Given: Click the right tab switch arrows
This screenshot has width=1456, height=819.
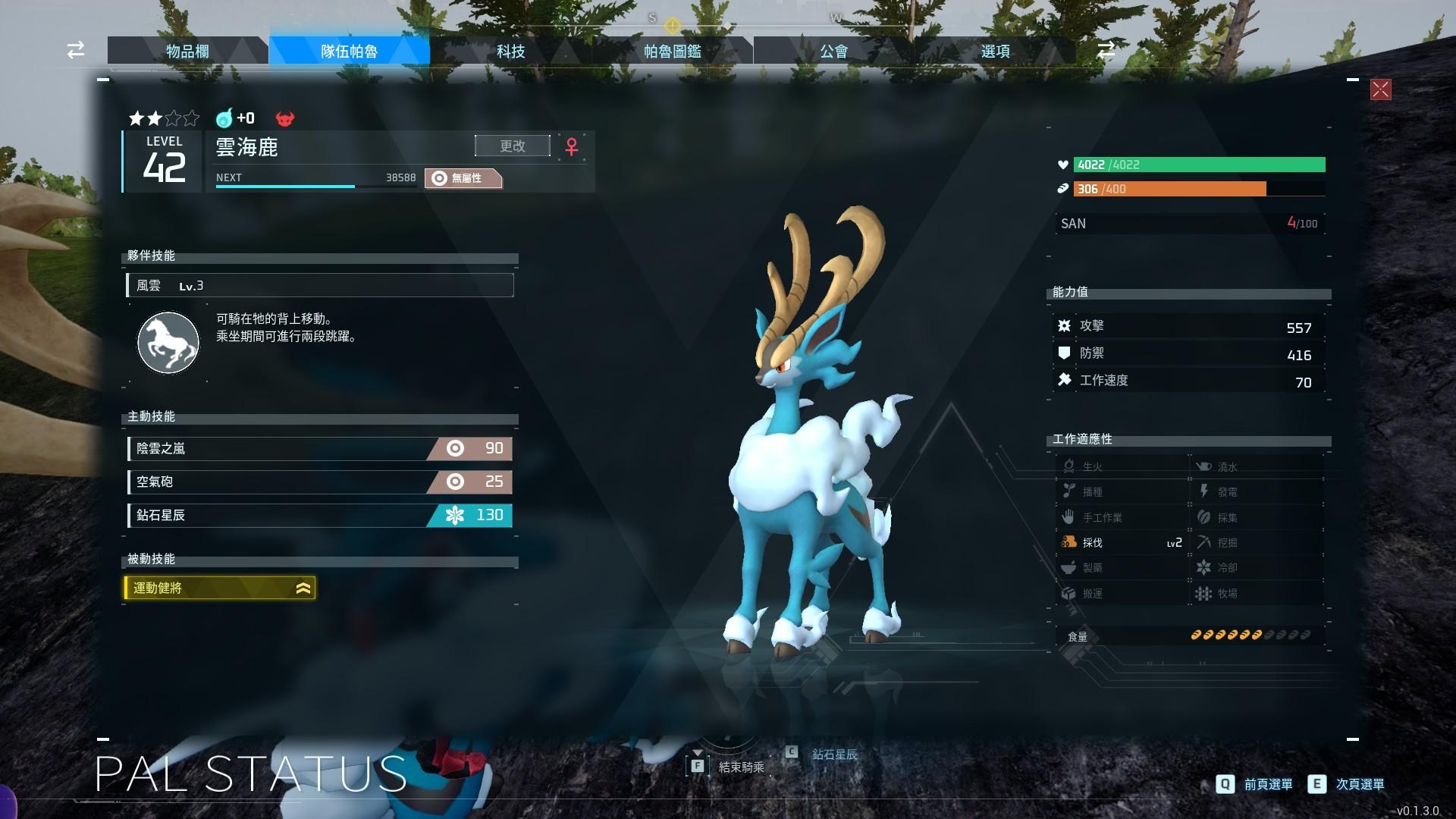Looking at the screenshot, I should click(x=1106, y=50).
